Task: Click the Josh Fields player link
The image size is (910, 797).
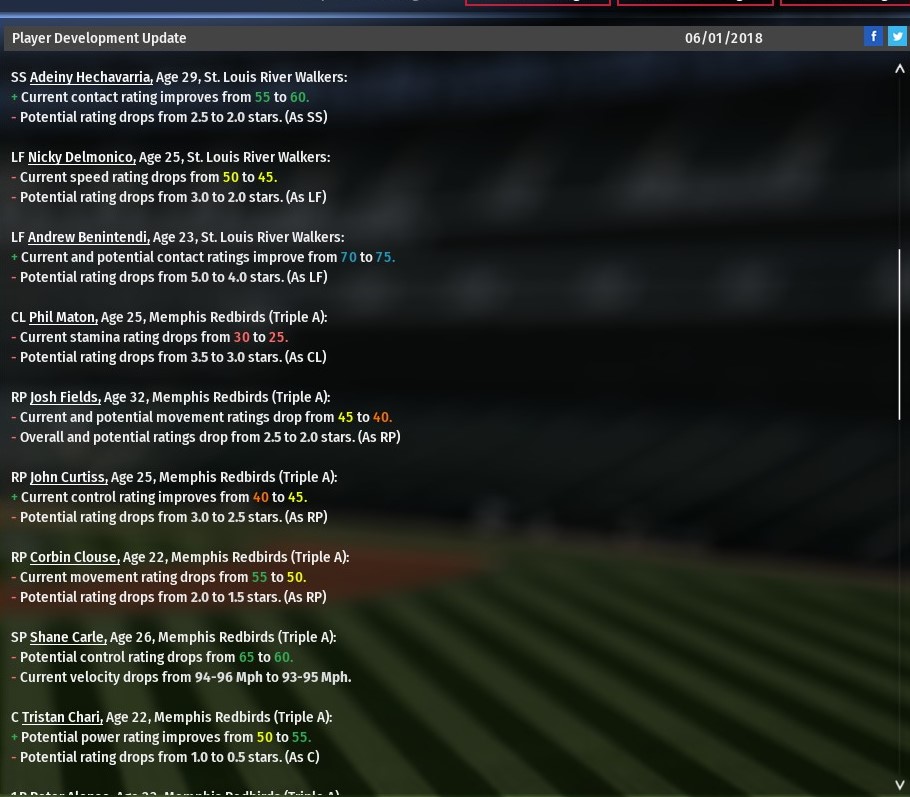Action: coord(65,397)
